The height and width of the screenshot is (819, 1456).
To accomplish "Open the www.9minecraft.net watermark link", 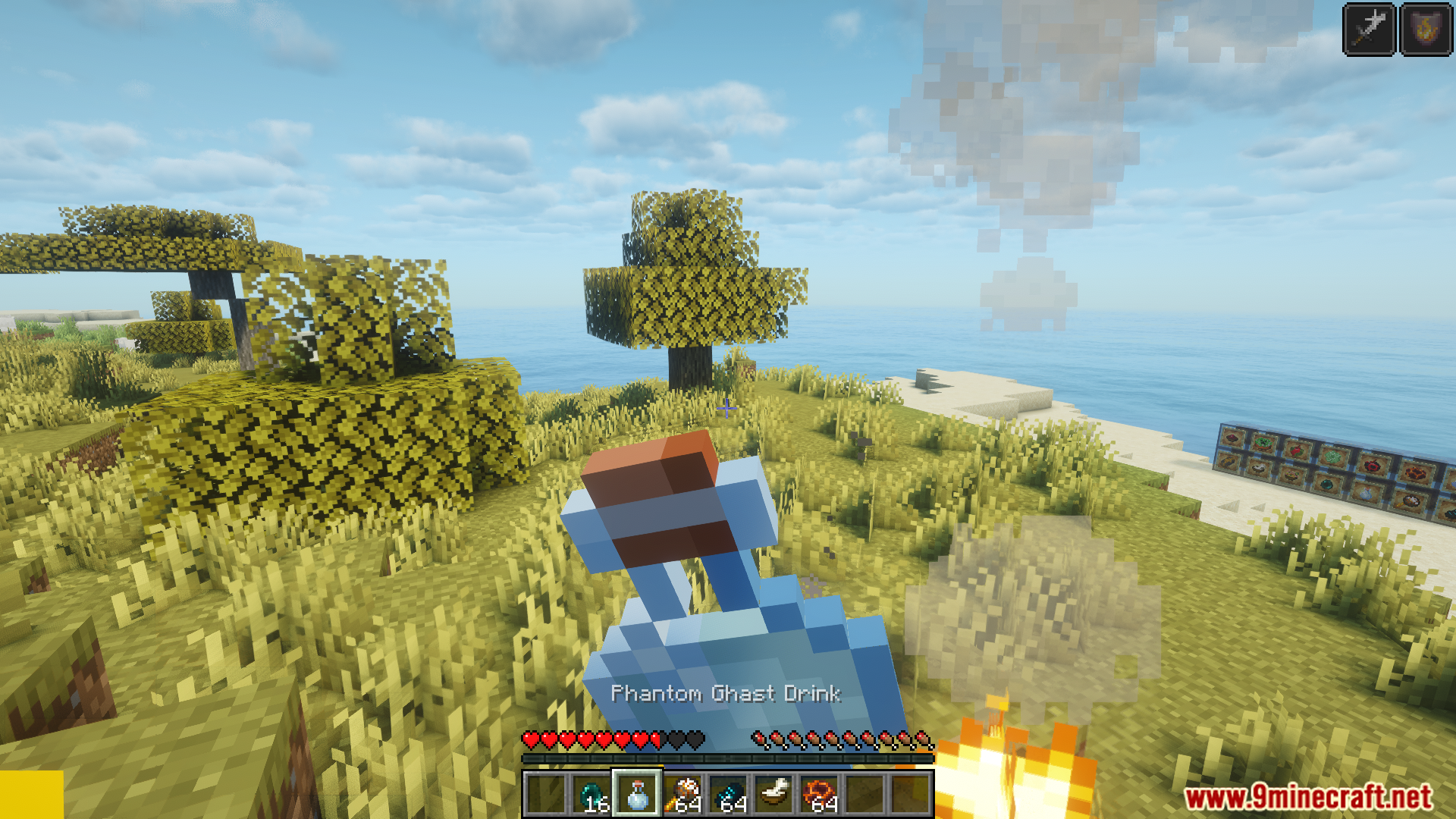I will (x=1308, y=797).
